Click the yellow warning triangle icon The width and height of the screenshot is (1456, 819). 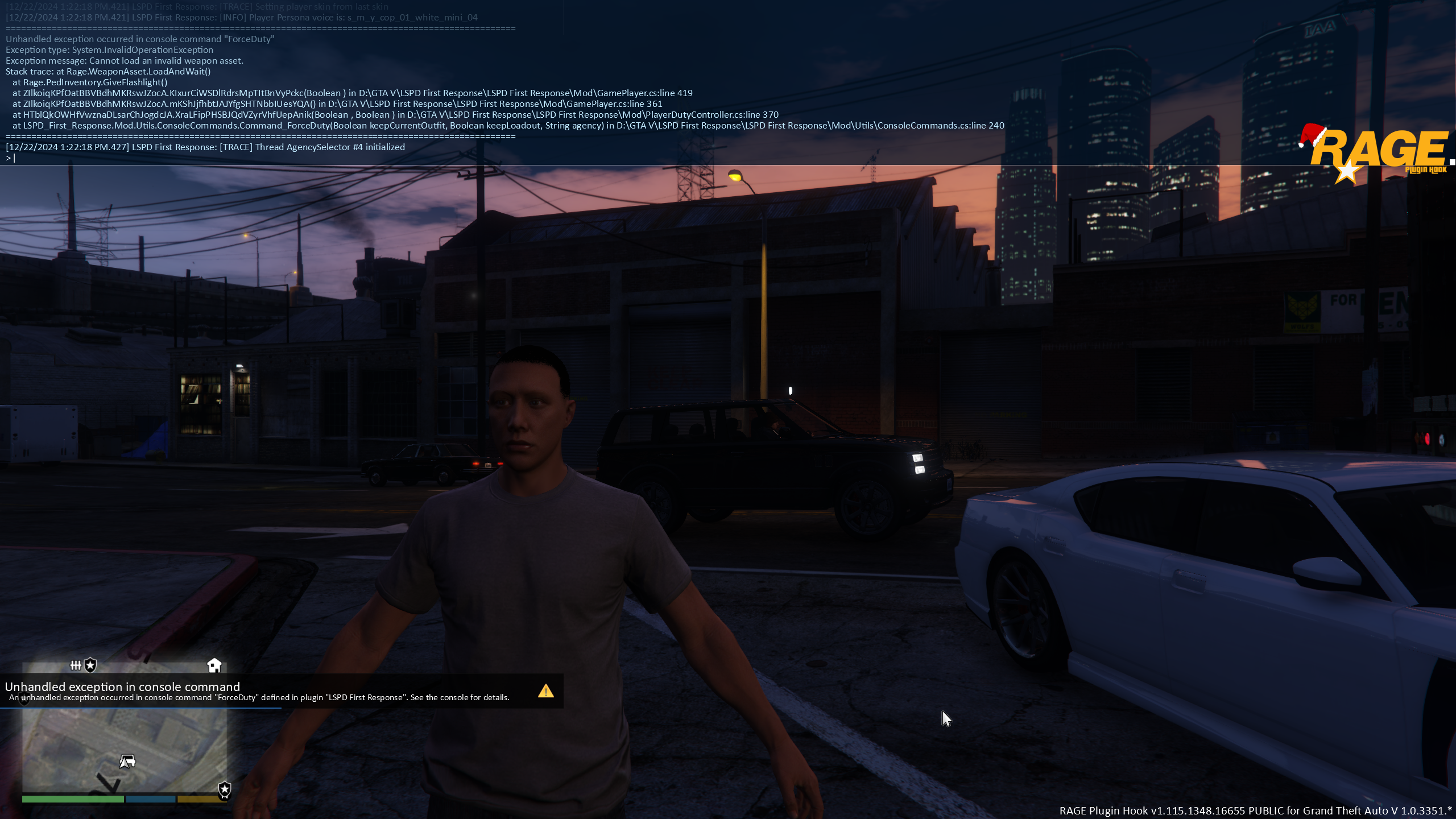click(545, 691)
